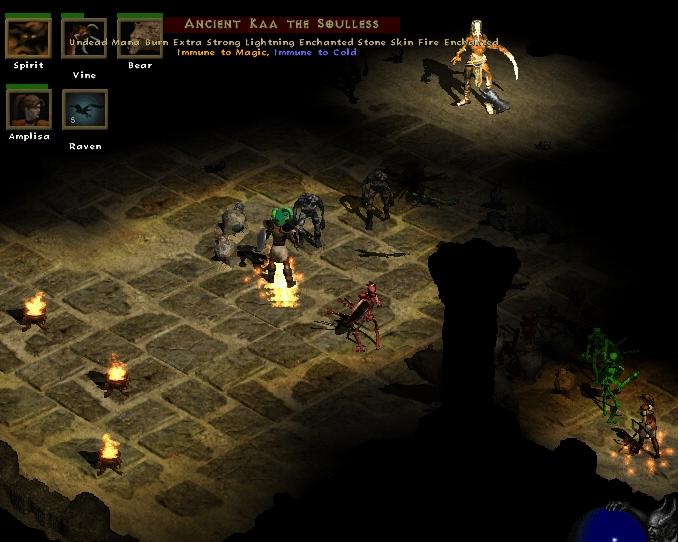This screenshot has height=542, width=678.
Task: Choose the Bear summon portrait
Action: [139, 37]
